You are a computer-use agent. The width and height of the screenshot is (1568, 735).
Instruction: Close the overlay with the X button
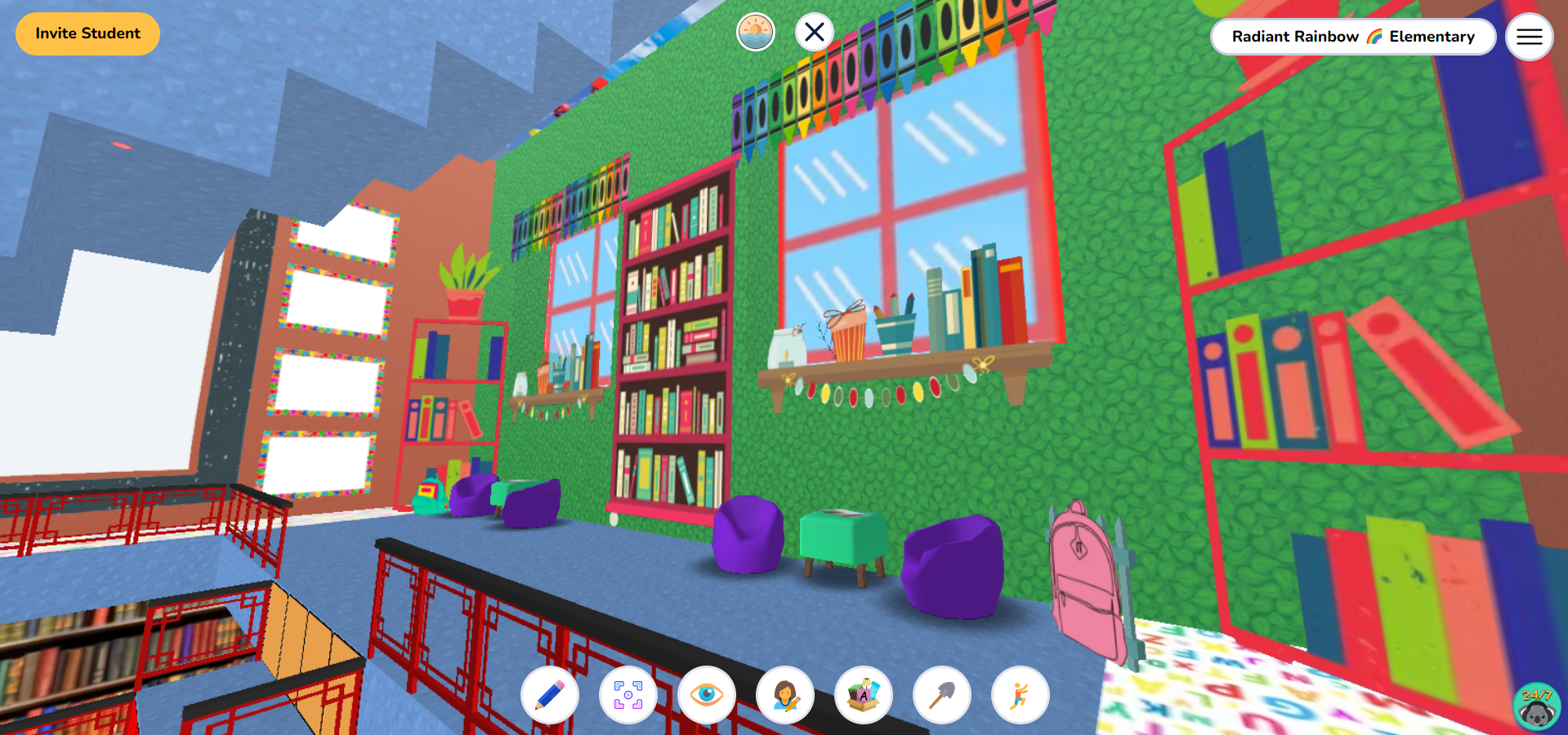click(814, 32)
